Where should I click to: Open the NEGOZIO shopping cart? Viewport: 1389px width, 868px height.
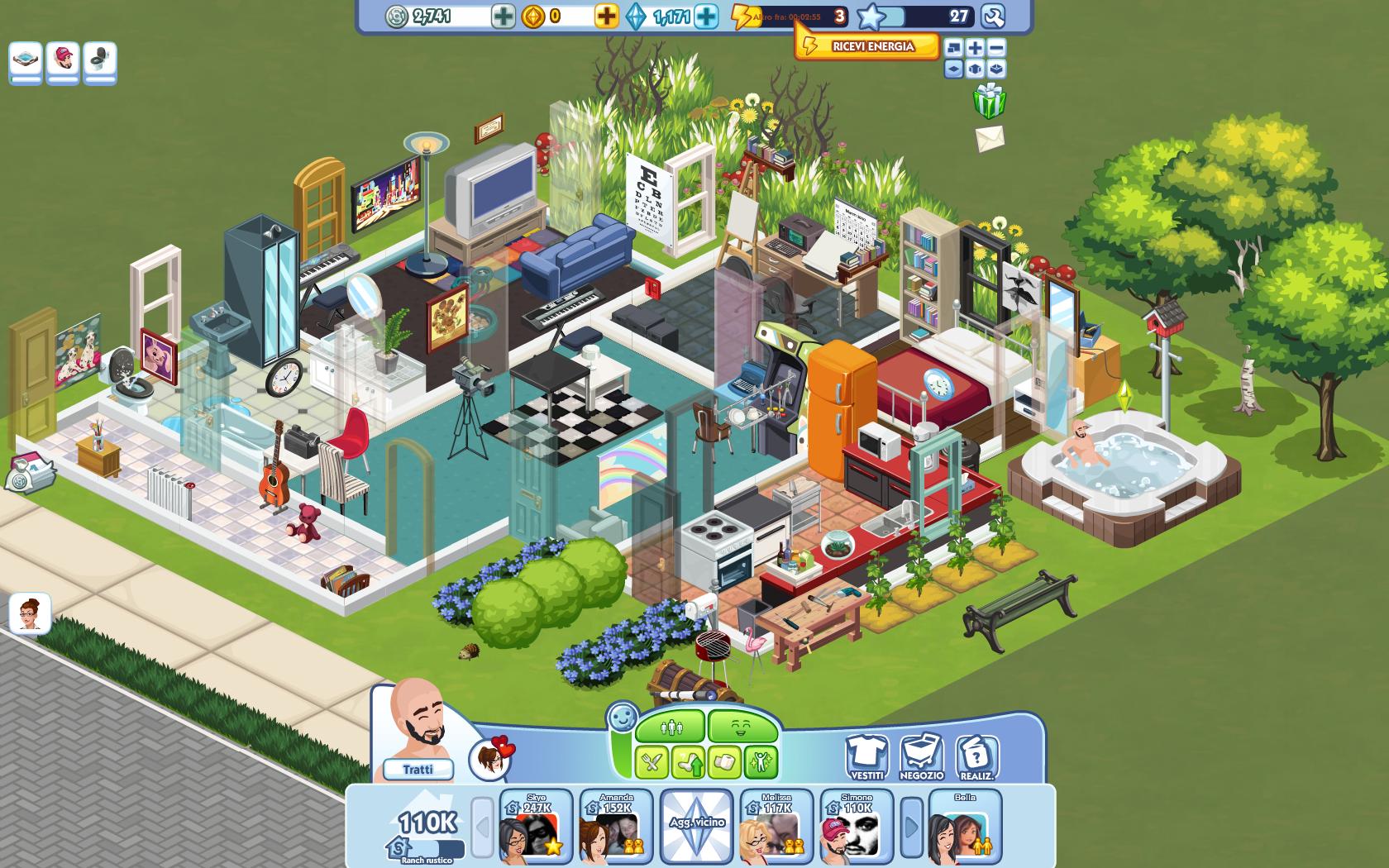[920, 756]
